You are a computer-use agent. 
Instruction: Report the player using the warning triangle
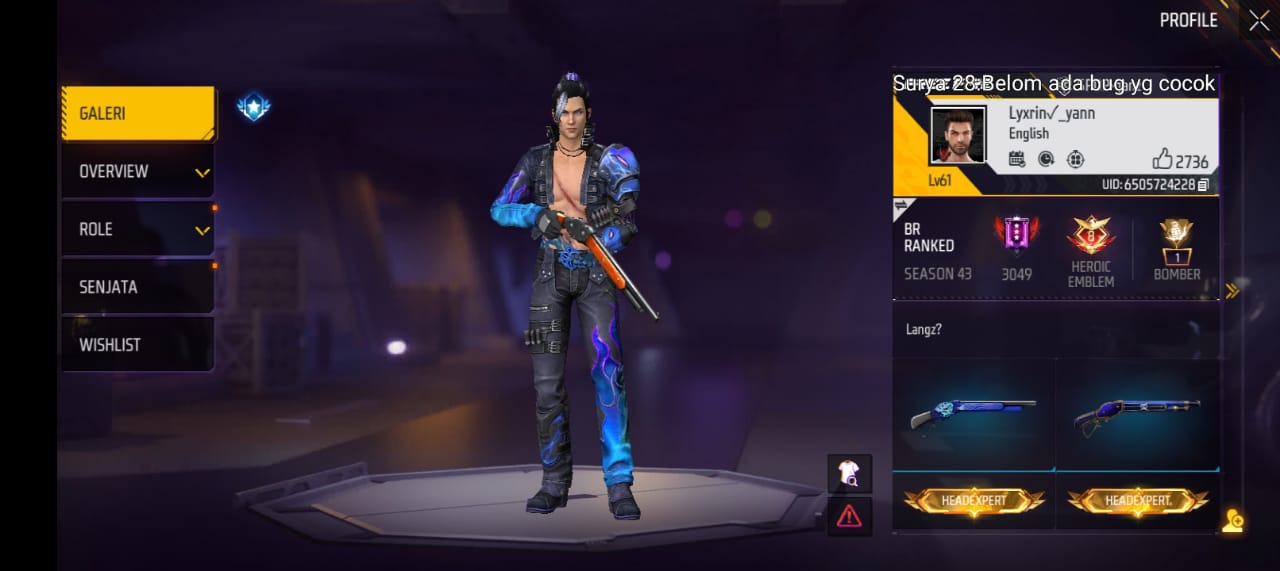click(x=849, y=516)
